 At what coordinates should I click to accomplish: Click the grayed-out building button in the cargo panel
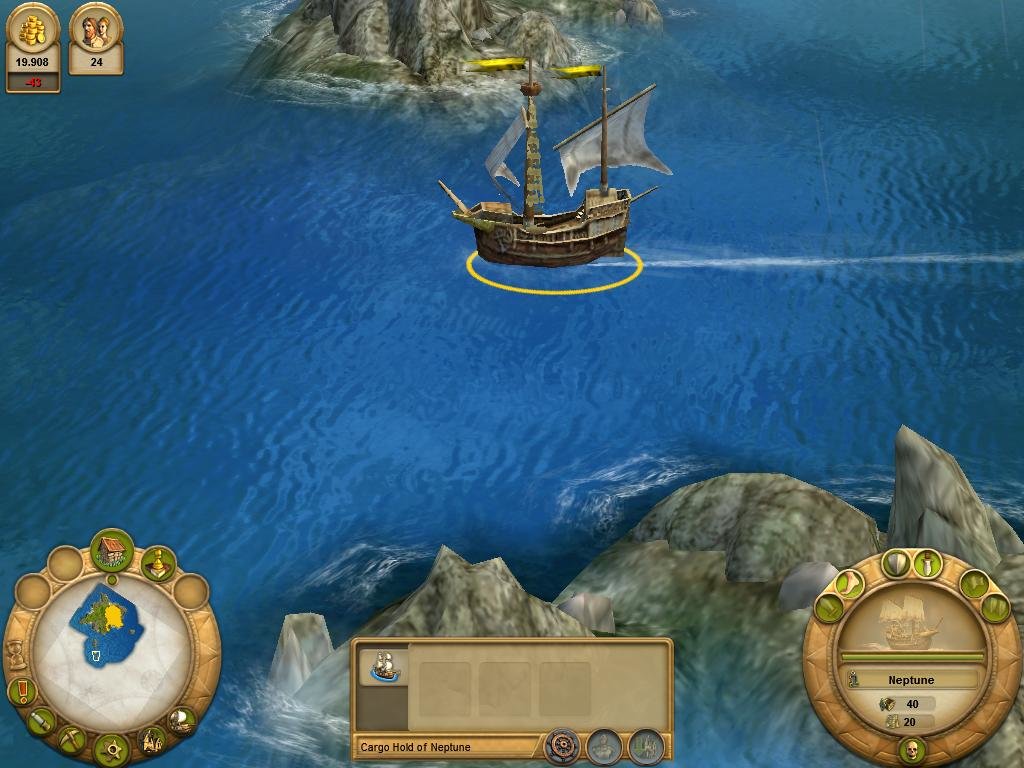click(646, 746)
